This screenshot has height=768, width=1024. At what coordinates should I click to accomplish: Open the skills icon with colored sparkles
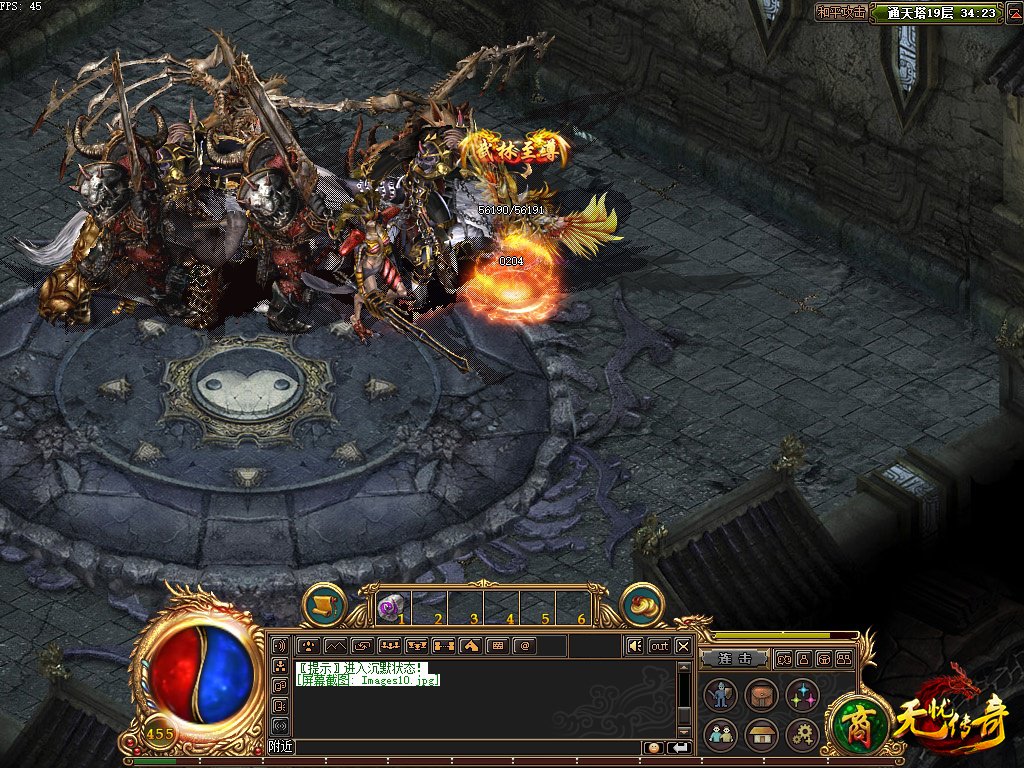click(802, 694)
